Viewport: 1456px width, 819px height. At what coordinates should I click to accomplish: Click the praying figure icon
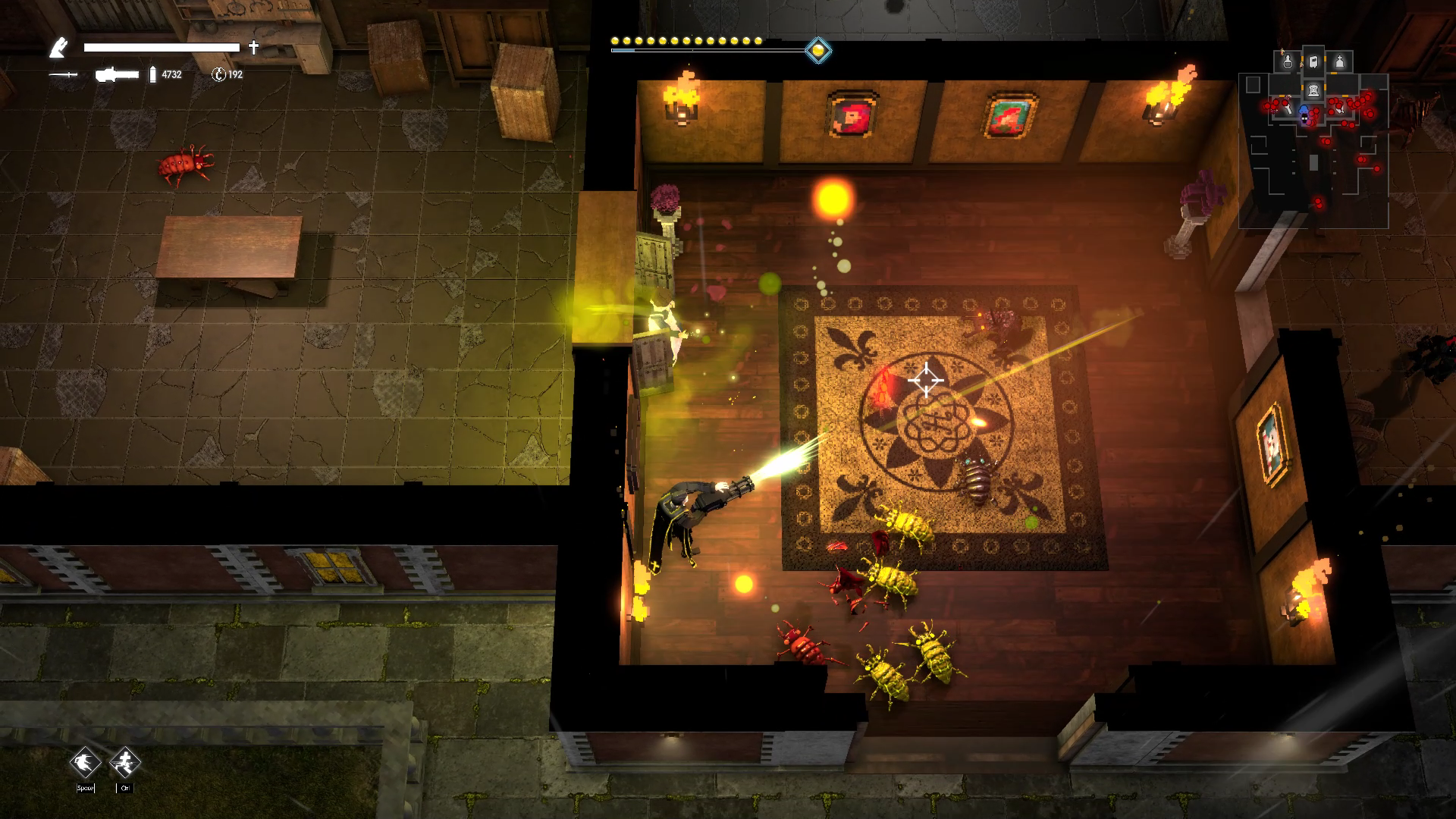(x=58, y=49)
